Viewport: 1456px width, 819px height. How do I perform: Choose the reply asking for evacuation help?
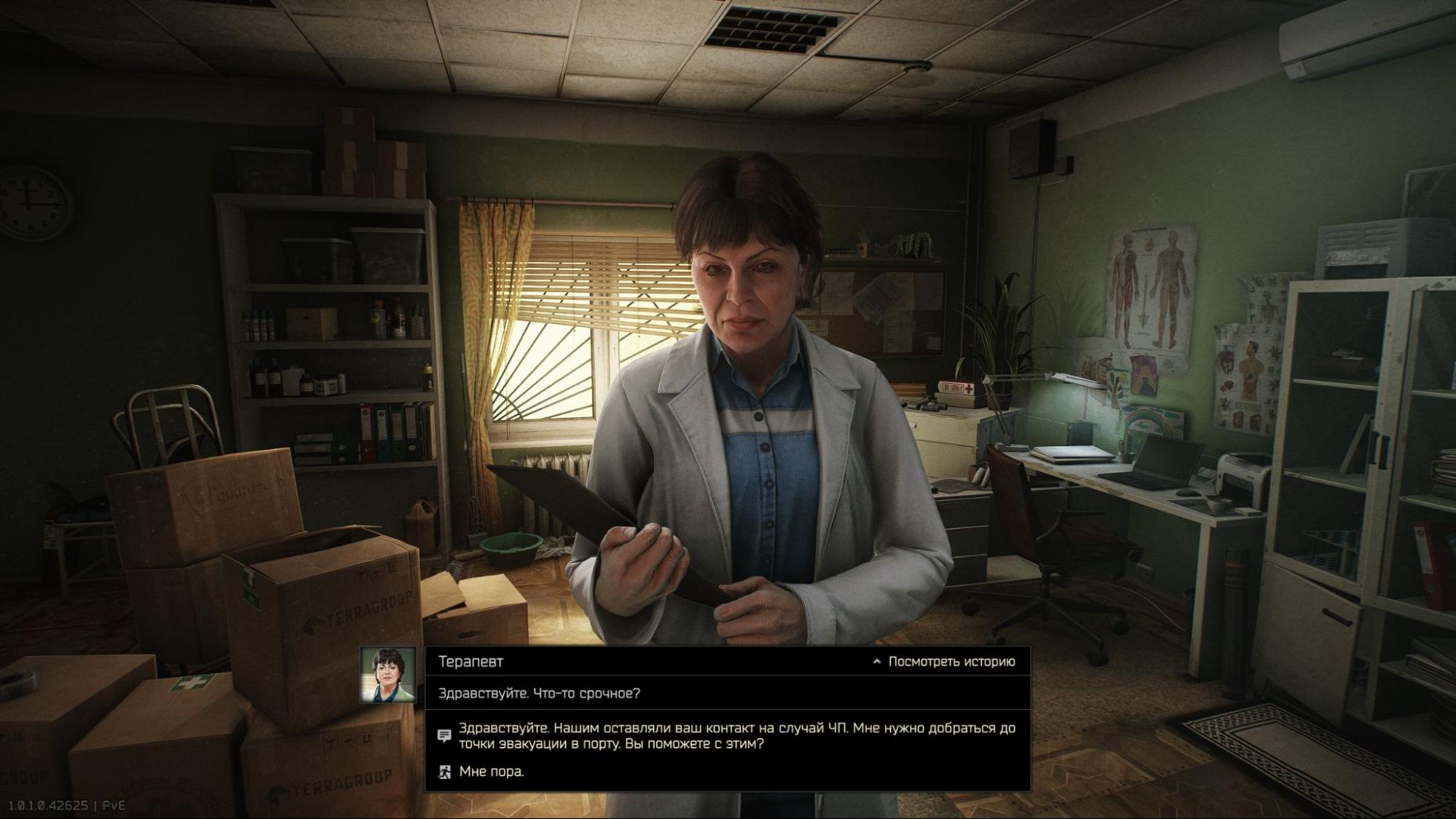[x=736, y=736]
